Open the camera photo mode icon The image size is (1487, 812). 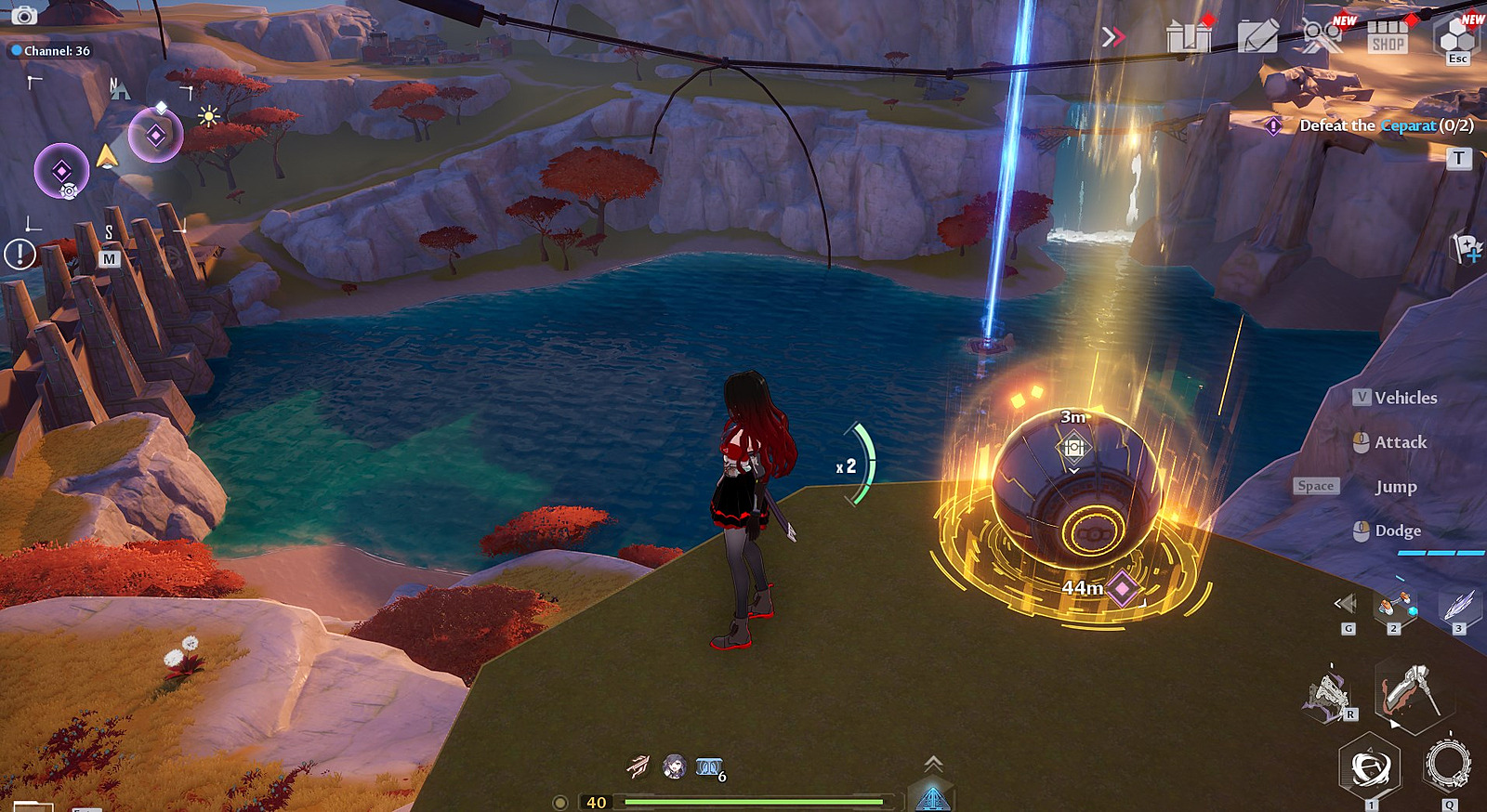23,15
